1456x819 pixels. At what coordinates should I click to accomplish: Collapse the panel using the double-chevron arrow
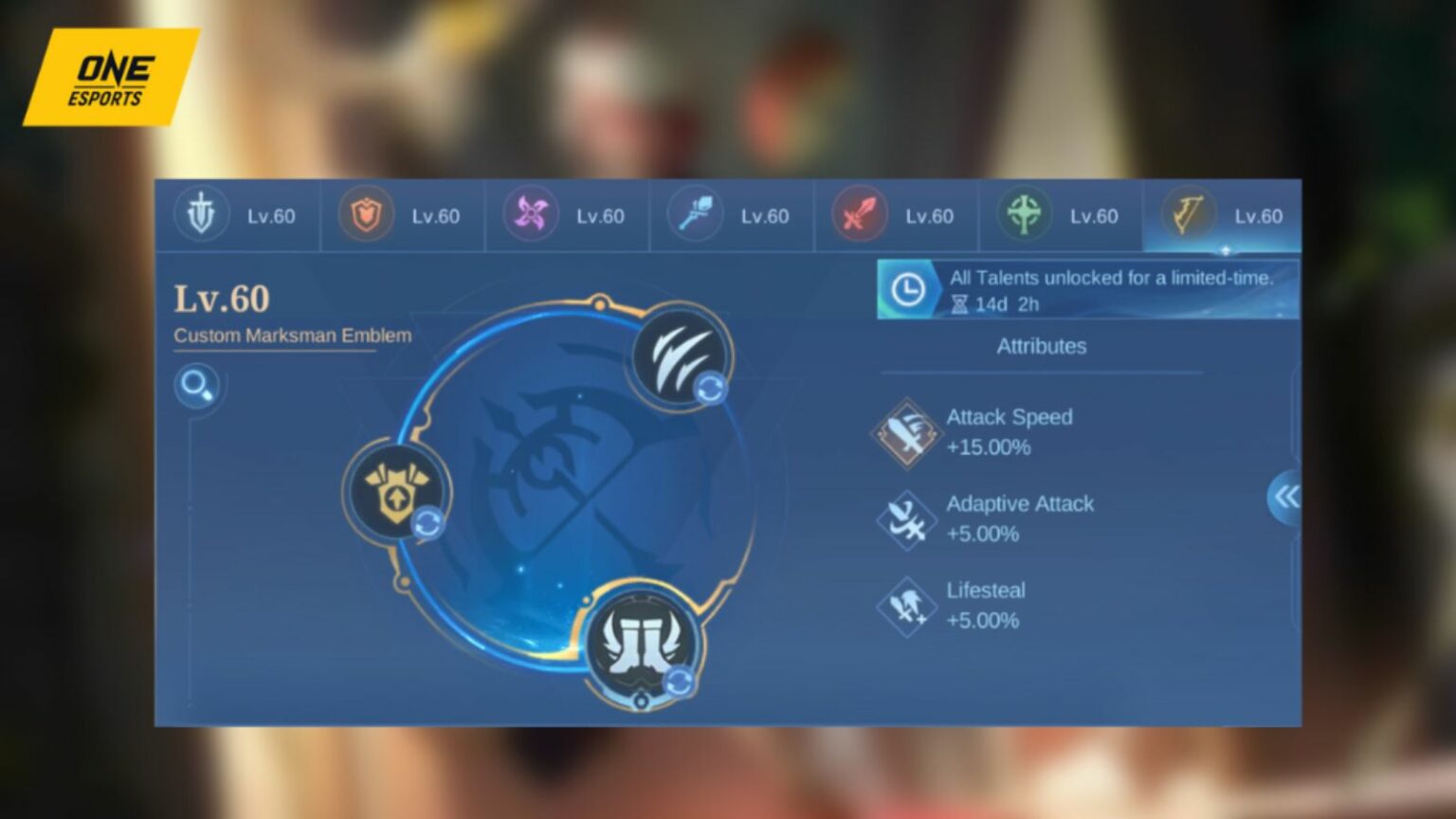[x=1287, y=497]
